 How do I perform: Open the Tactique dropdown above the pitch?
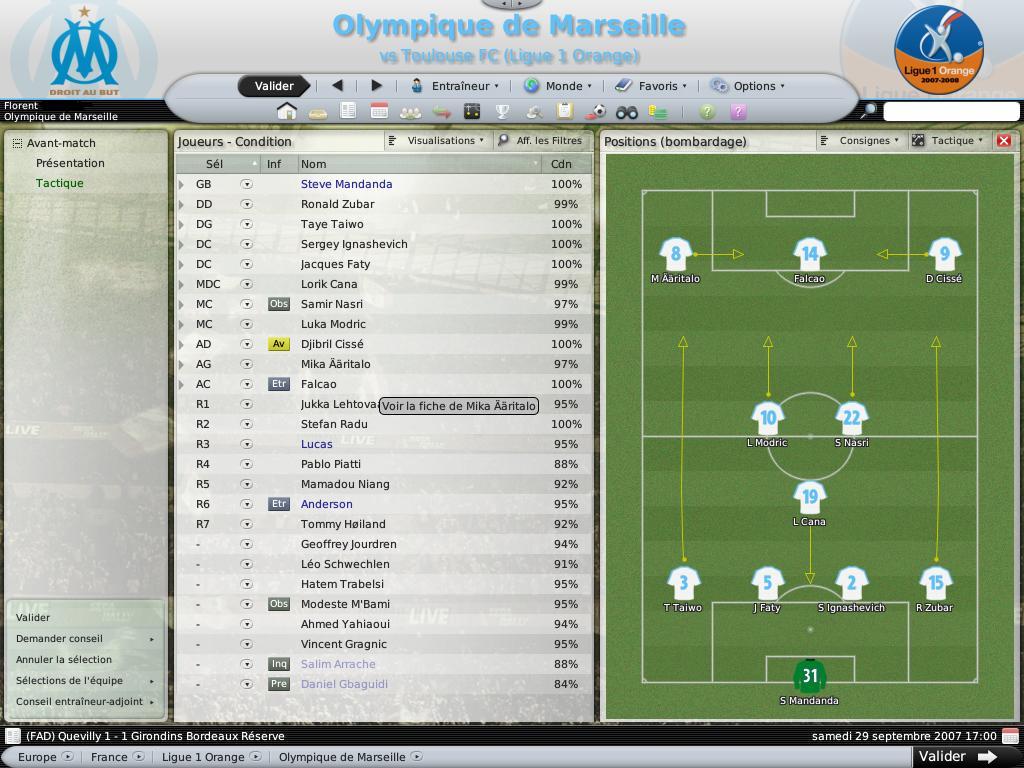point(948,141)
